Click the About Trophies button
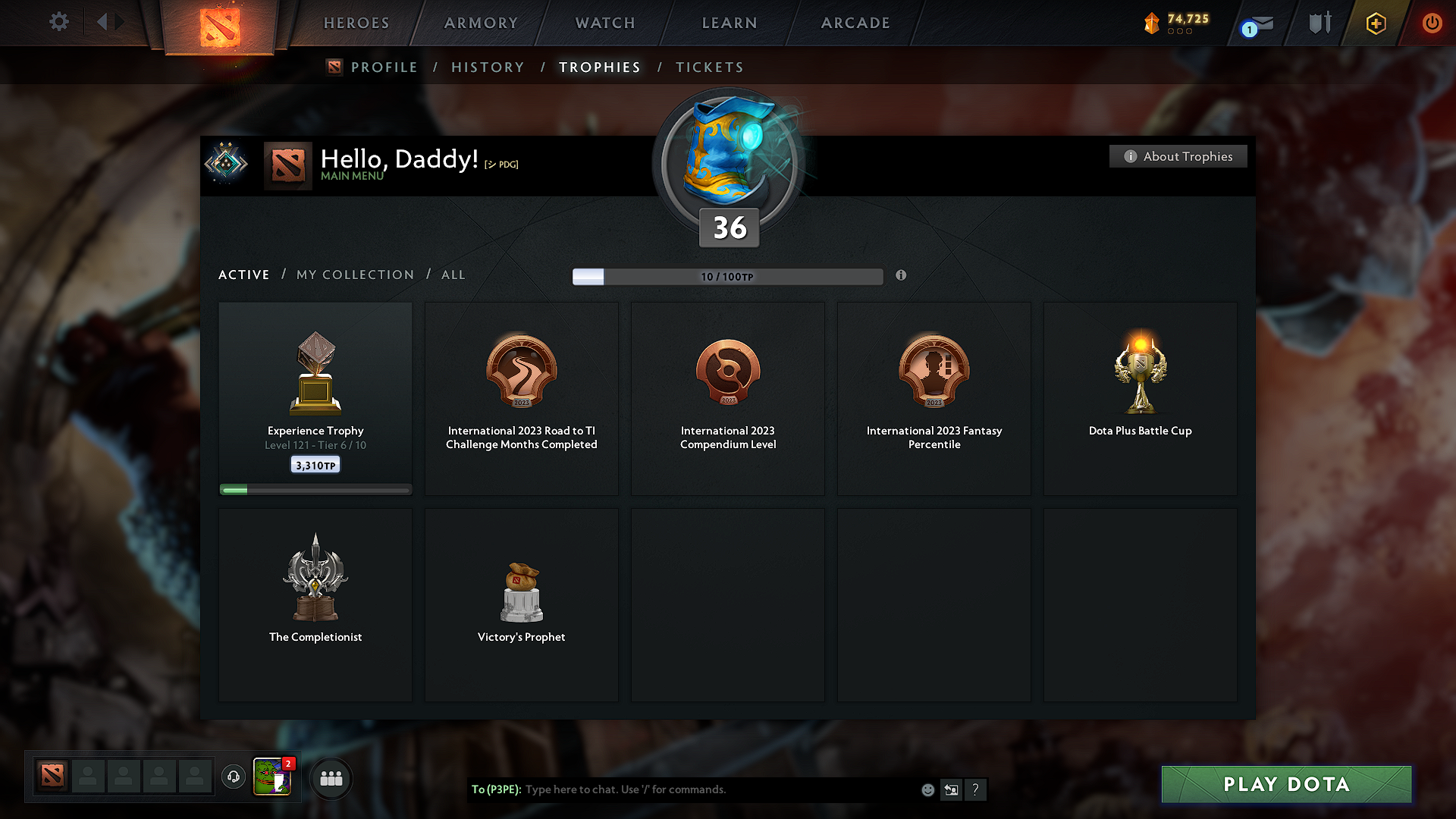The height and width of the screenshot is (819, 1456). (x=1177, y=156)
